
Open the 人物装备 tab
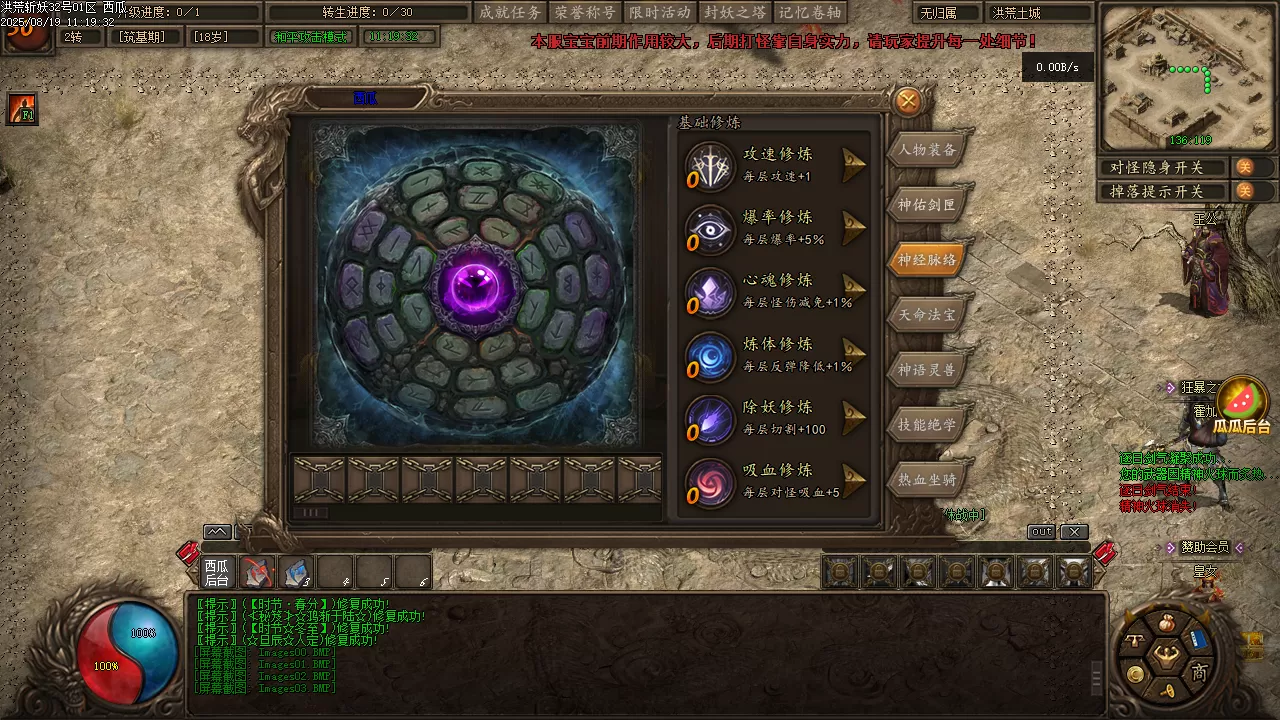(927, 150)
